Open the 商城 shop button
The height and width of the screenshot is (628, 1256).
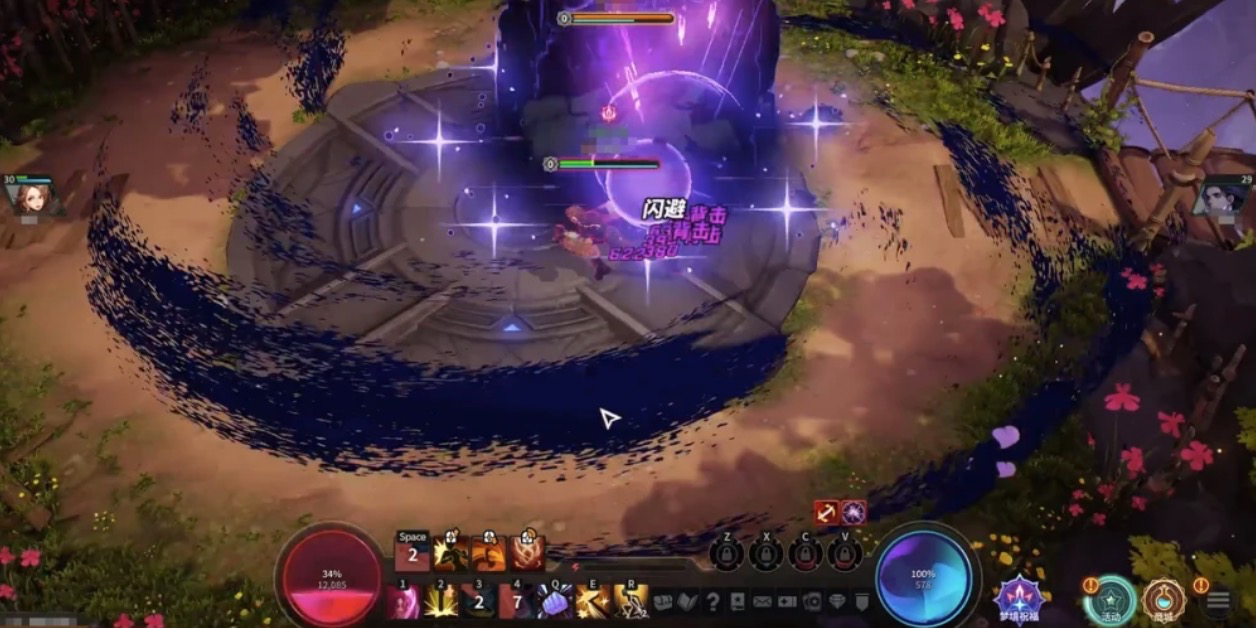(1163, 599)
